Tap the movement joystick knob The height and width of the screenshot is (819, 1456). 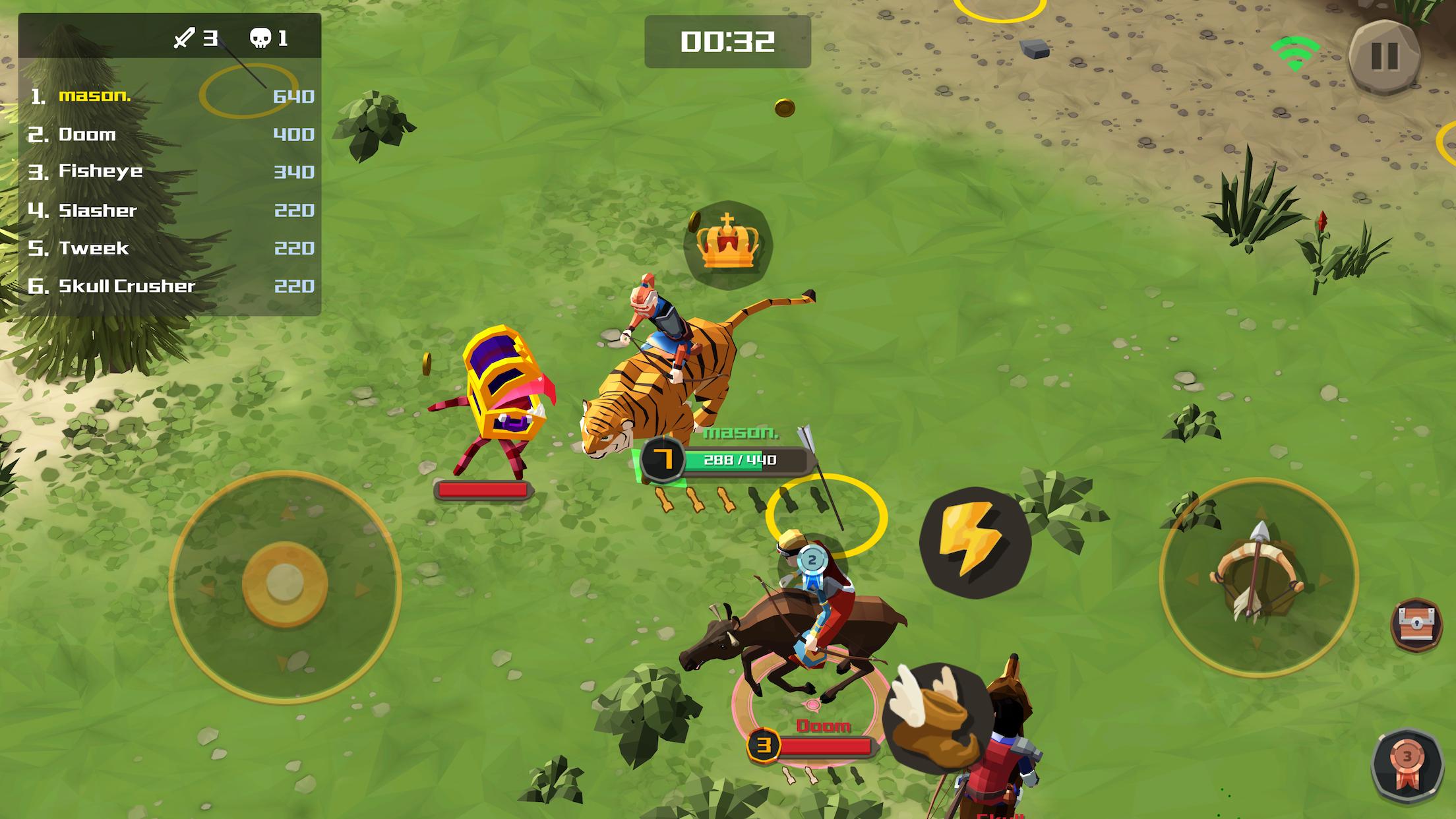[285, 584]
